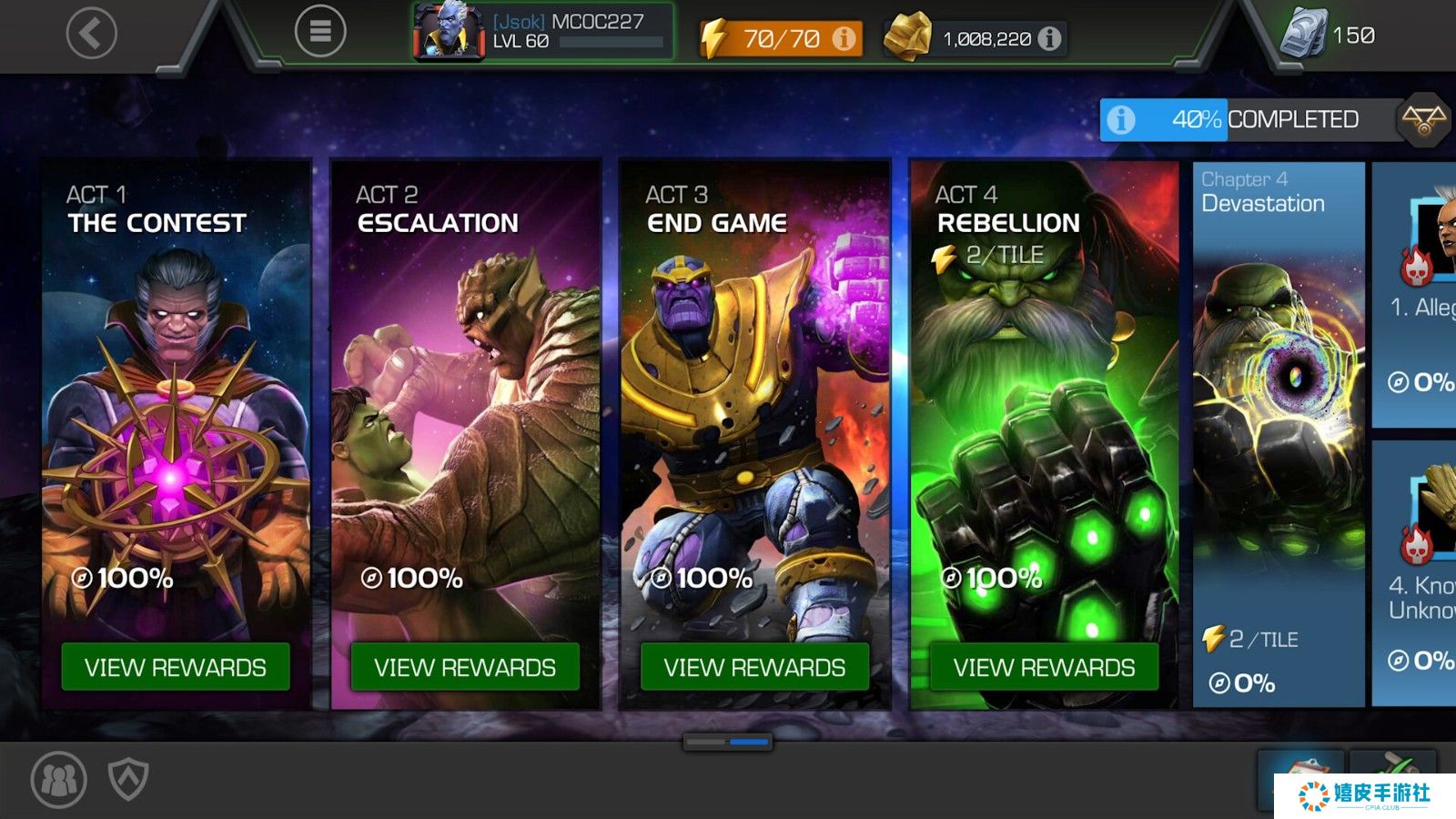
Task: Open the shield emblem icon
Action: [x=128, y=779]
